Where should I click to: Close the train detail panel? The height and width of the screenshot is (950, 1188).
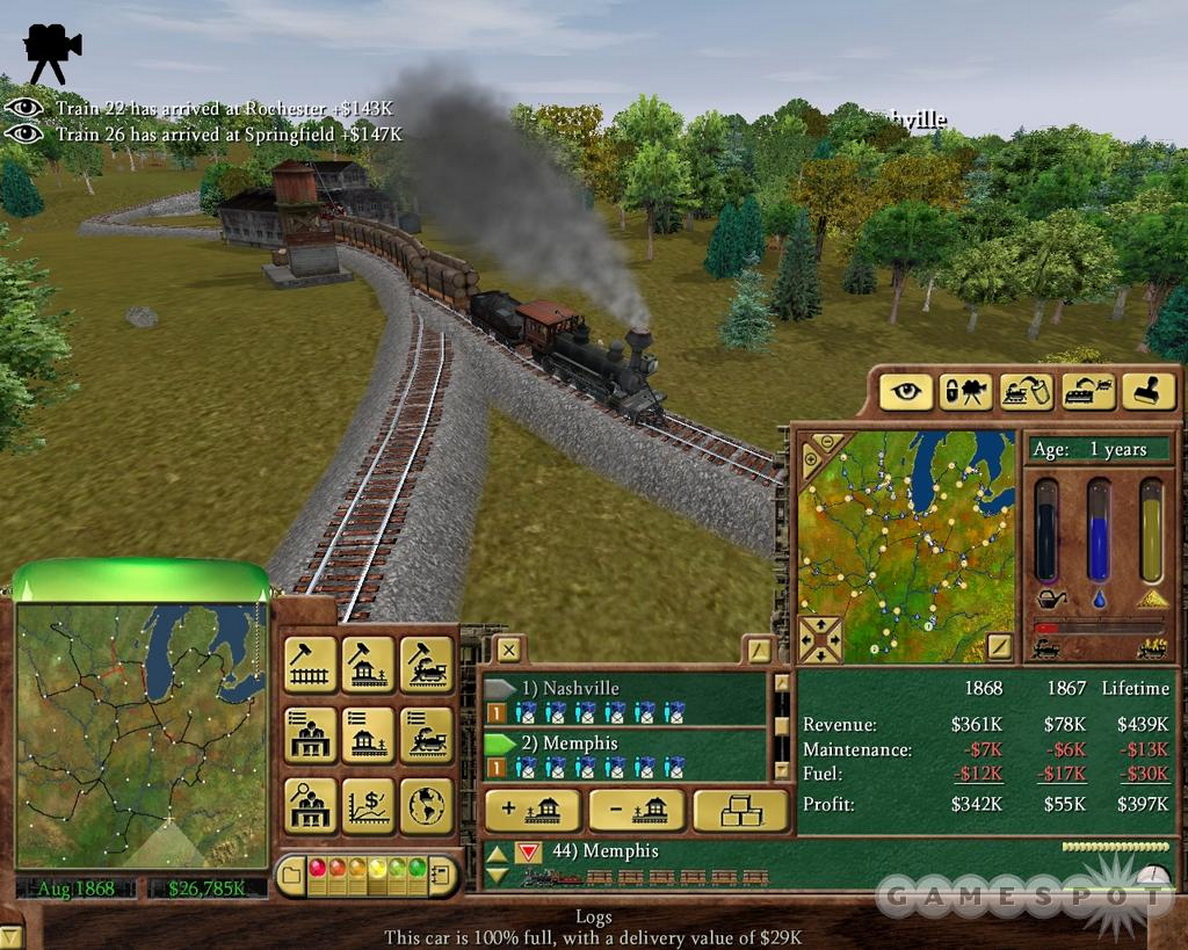(x=509, y=650)
